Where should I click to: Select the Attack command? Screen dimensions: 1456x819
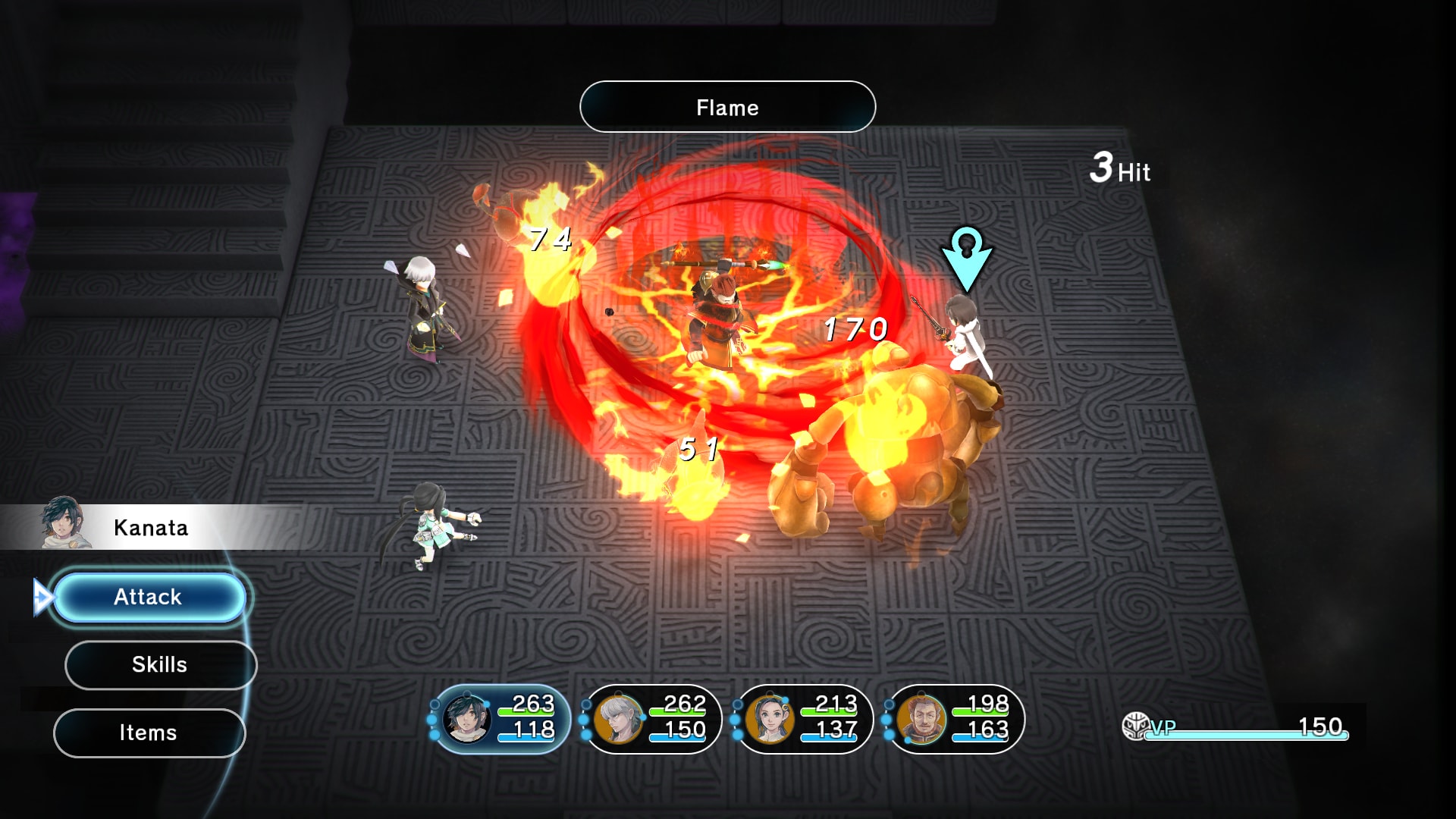tap(149, 598)
